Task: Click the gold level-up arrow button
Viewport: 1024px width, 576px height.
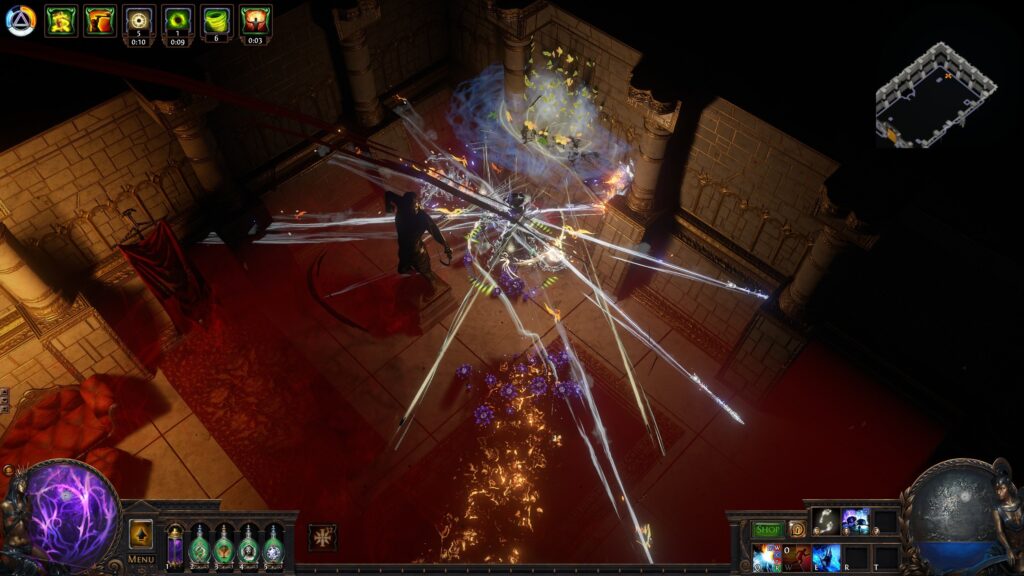Action: click(141, 533)
